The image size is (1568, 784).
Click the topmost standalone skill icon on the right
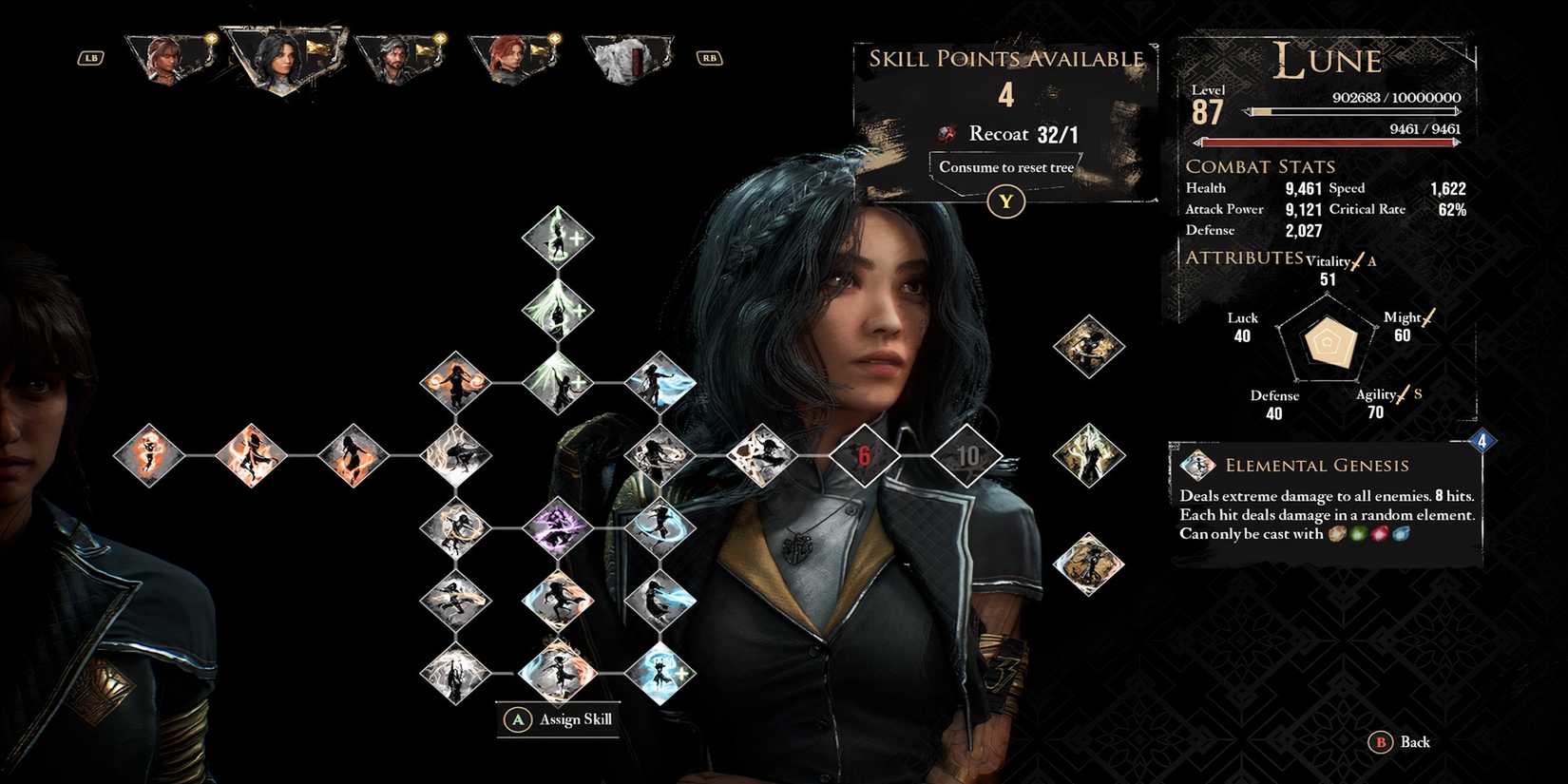coord(1089,347)
